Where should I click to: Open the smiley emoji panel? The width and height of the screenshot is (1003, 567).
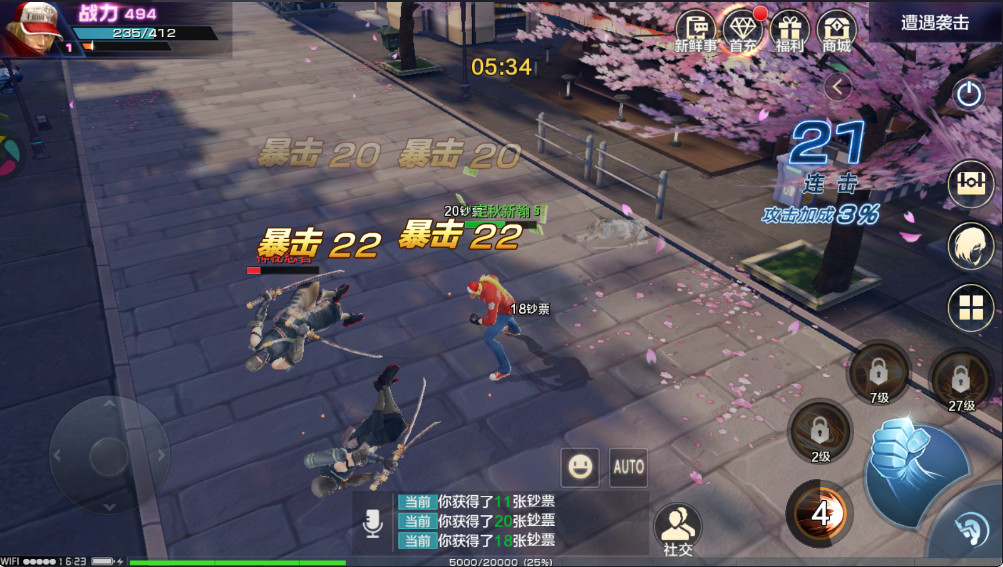[580, 466]
